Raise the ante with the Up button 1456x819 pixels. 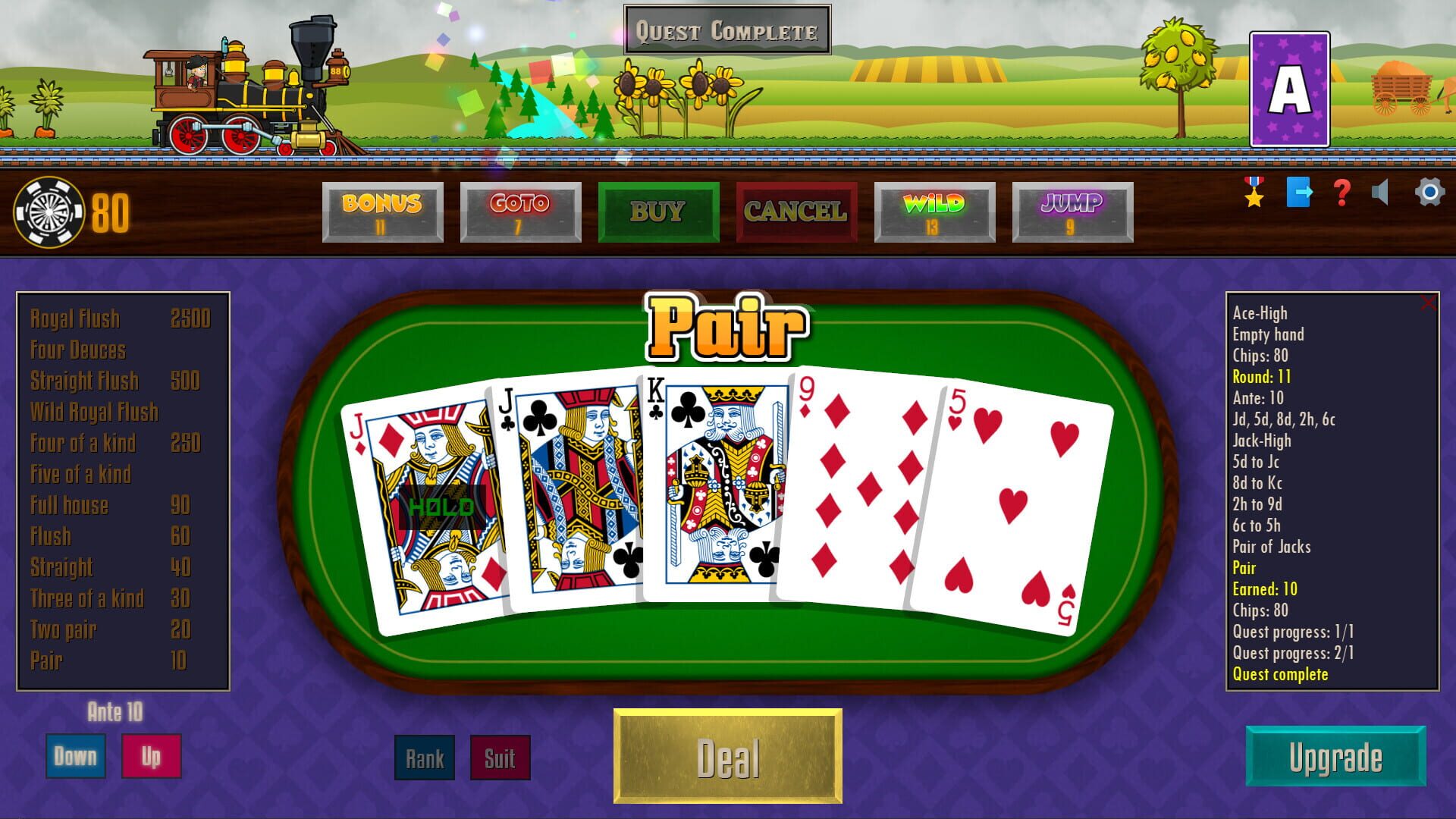151,755
